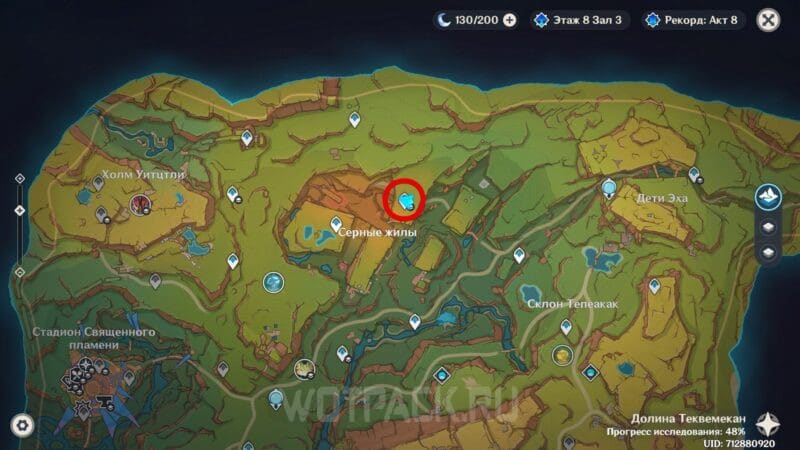
Task: Close the map with the X button
Action: coord(768,19)
